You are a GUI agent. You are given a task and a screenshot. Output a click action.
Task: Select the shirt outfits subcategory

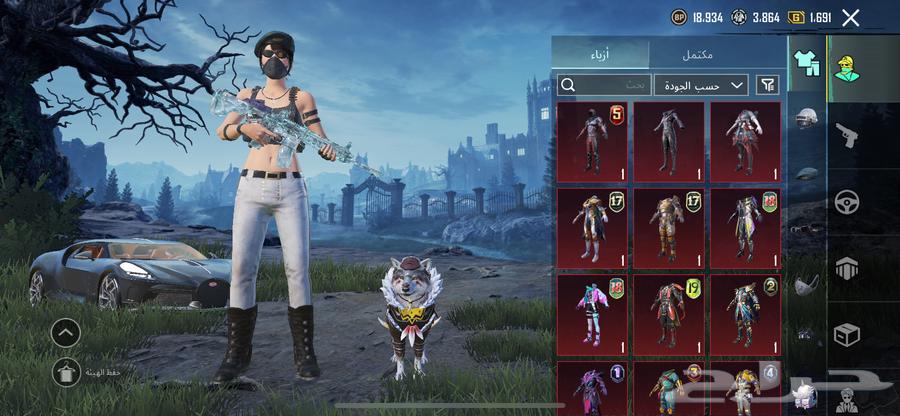pyautogui.click(x=806, y=63)
